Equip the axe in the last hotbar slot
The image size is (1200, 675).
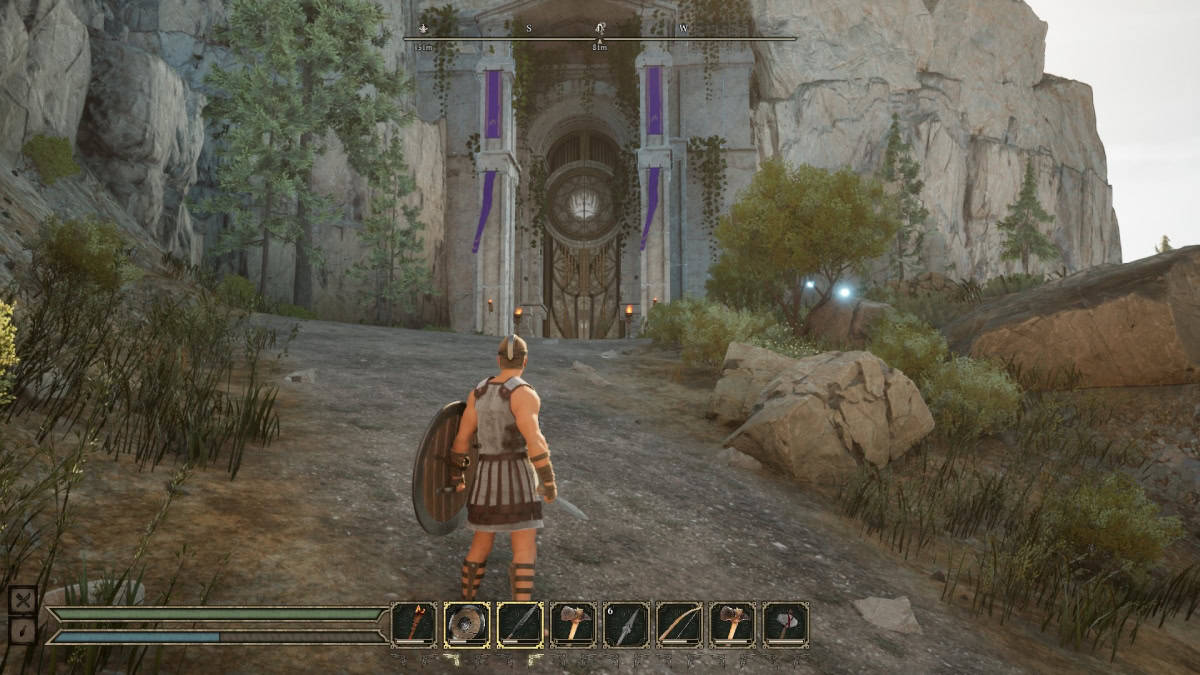(x=785, y=624)
